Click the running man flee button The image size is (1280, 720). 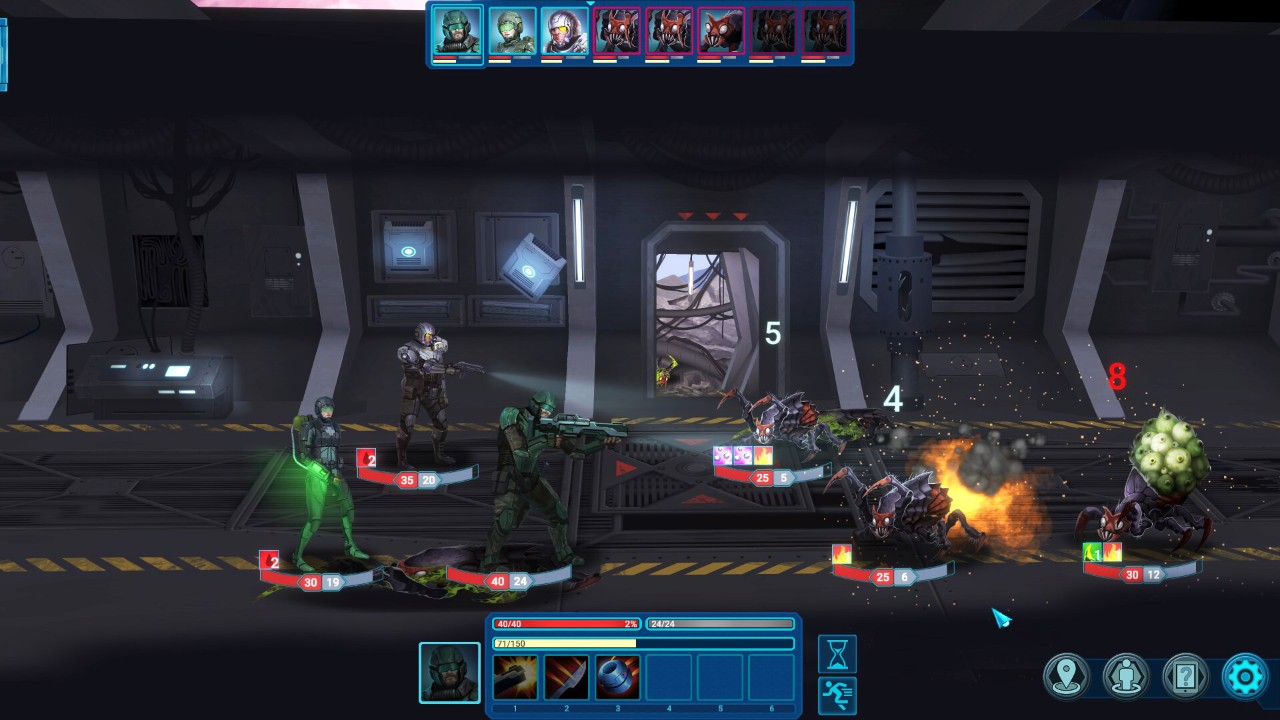click(837, 692)
